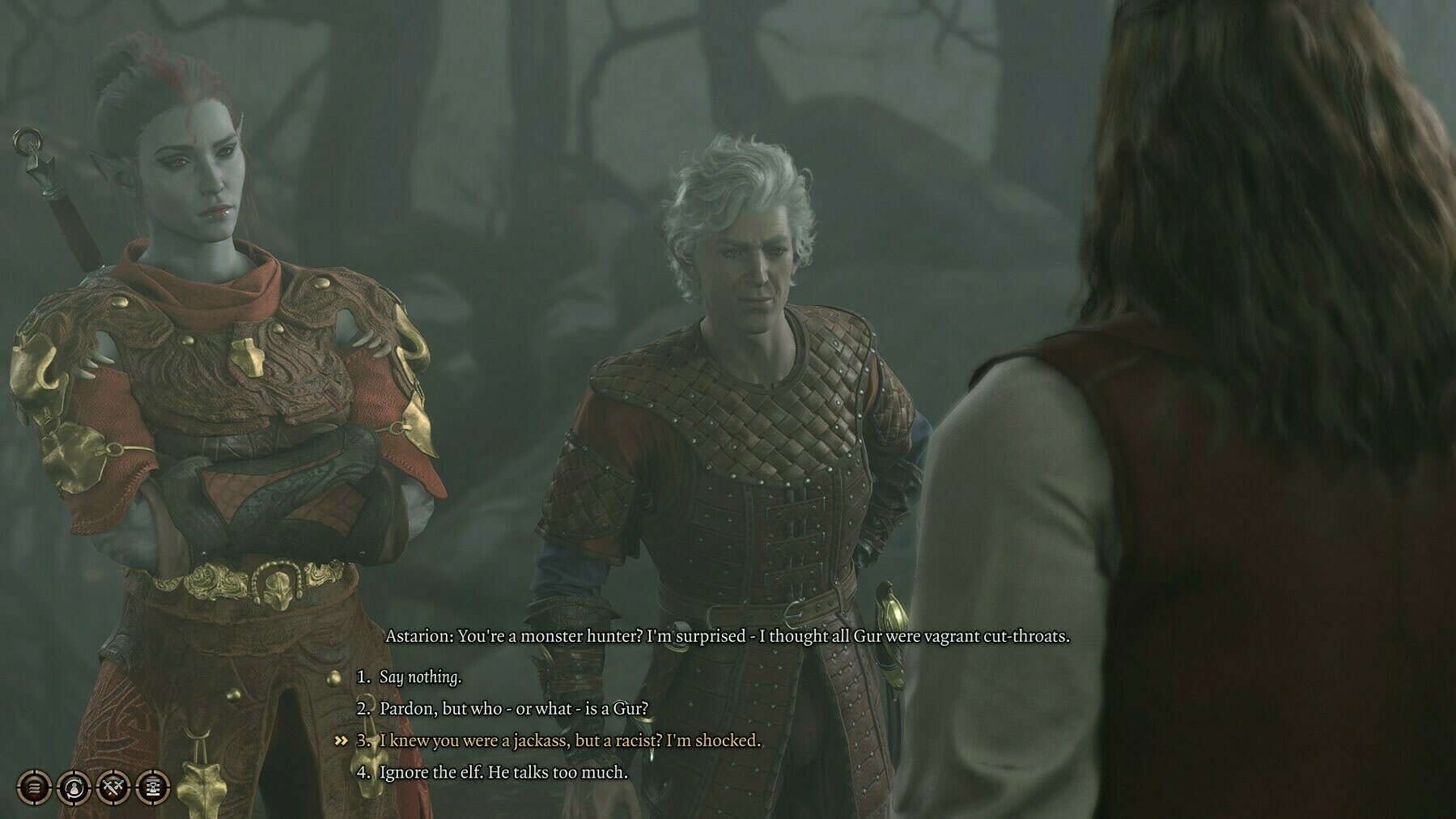The width and height of the screenshot is (1456, 819).
Task: Select the third circular icon in bottom row
Action: 112,785
